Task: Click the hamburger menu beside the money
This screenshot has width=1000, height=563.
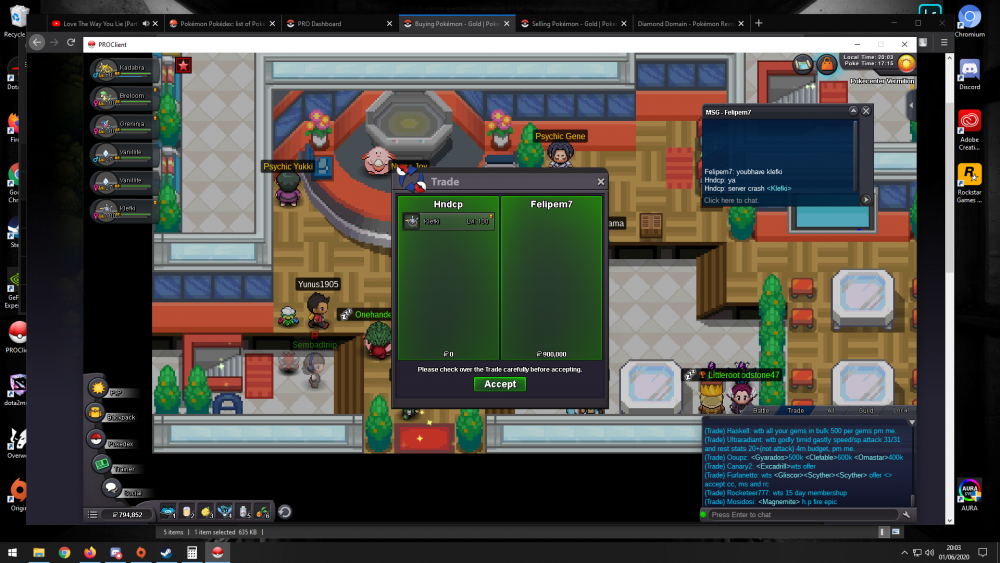Action: pyautogui.click(x=92, y=514)
